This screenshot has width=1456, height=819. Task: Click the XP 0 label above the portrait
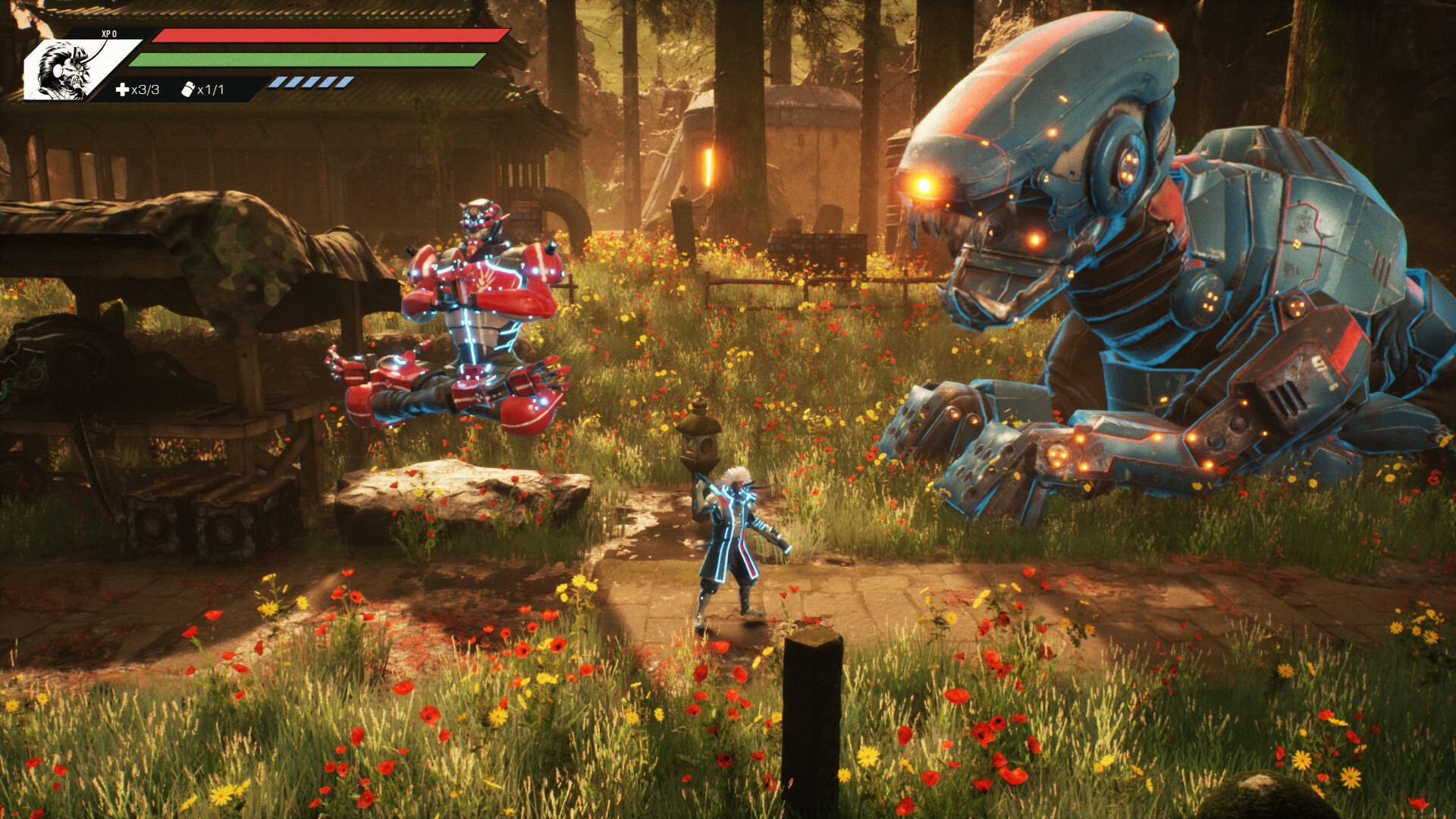pos(109,33)
